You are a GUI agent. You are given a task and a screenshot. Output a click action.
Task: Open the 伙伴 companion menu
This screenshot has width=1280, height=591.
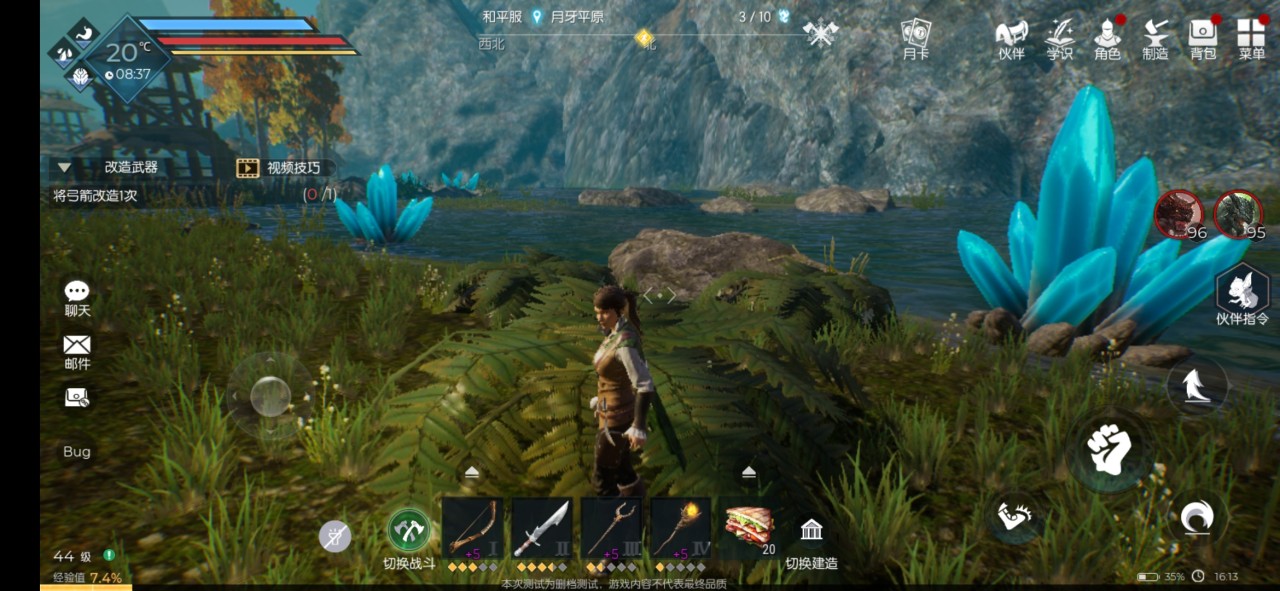pos(1012,38)
